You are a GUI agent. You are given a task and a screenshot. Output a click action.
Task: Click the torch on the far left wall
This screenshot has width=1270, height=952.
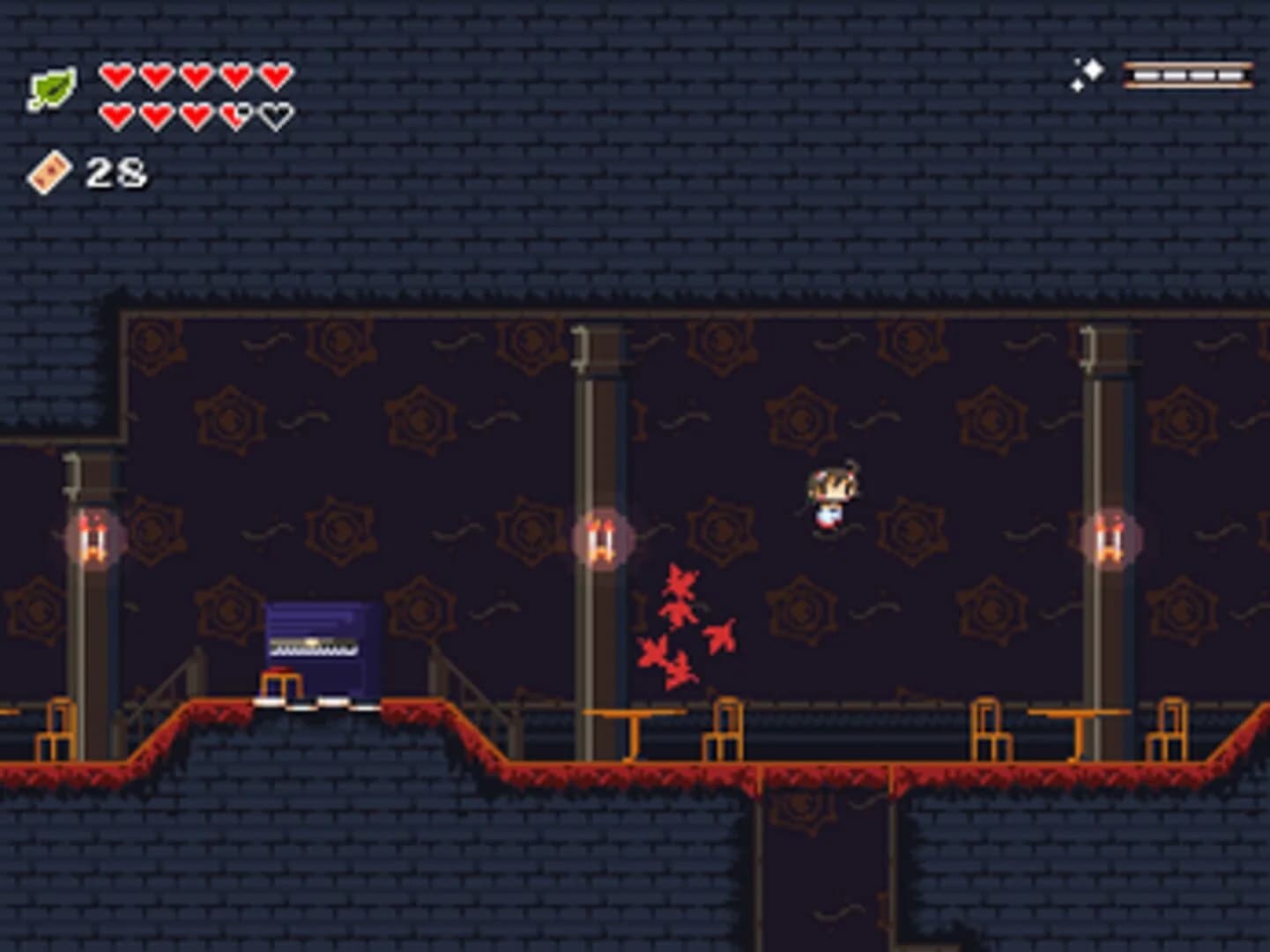tap(93, 538)
